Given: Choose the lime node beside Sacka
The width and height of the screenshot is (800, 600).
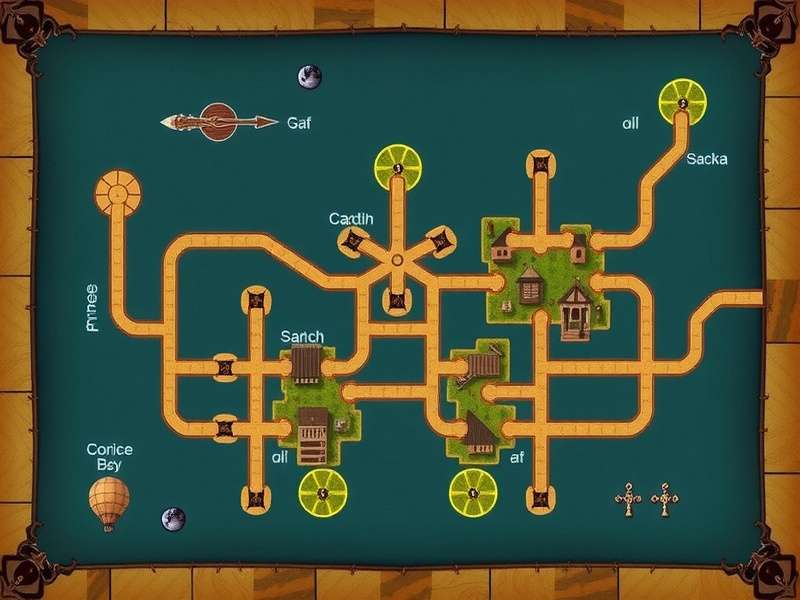Looking at the screenshot, I should point(683,102).
